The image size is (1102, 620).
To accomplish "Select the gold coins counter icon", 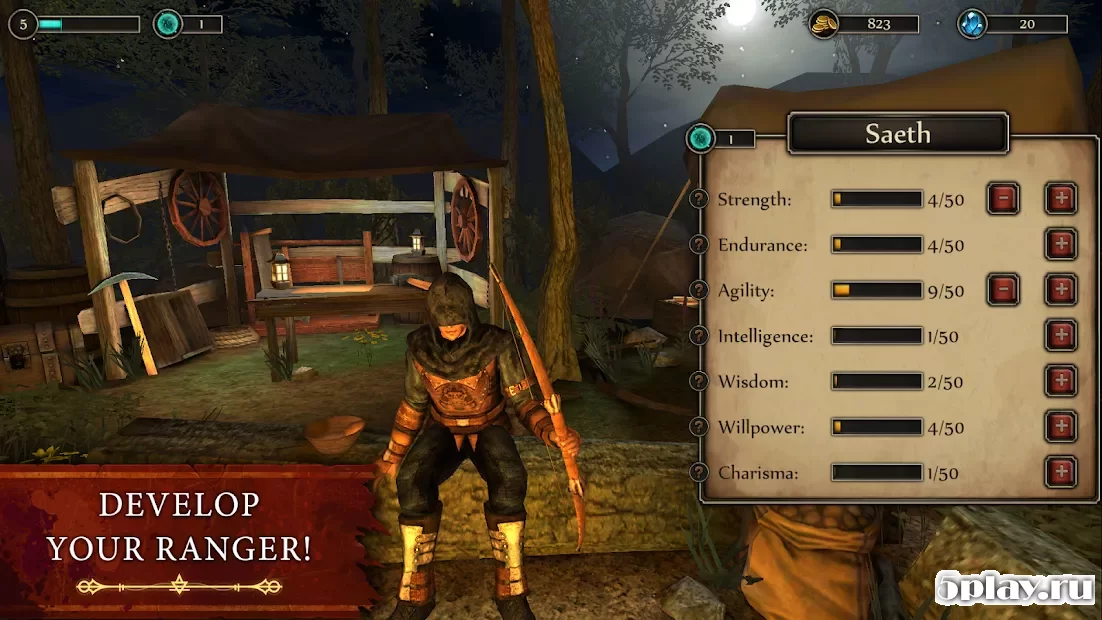I will coord(823,24).
